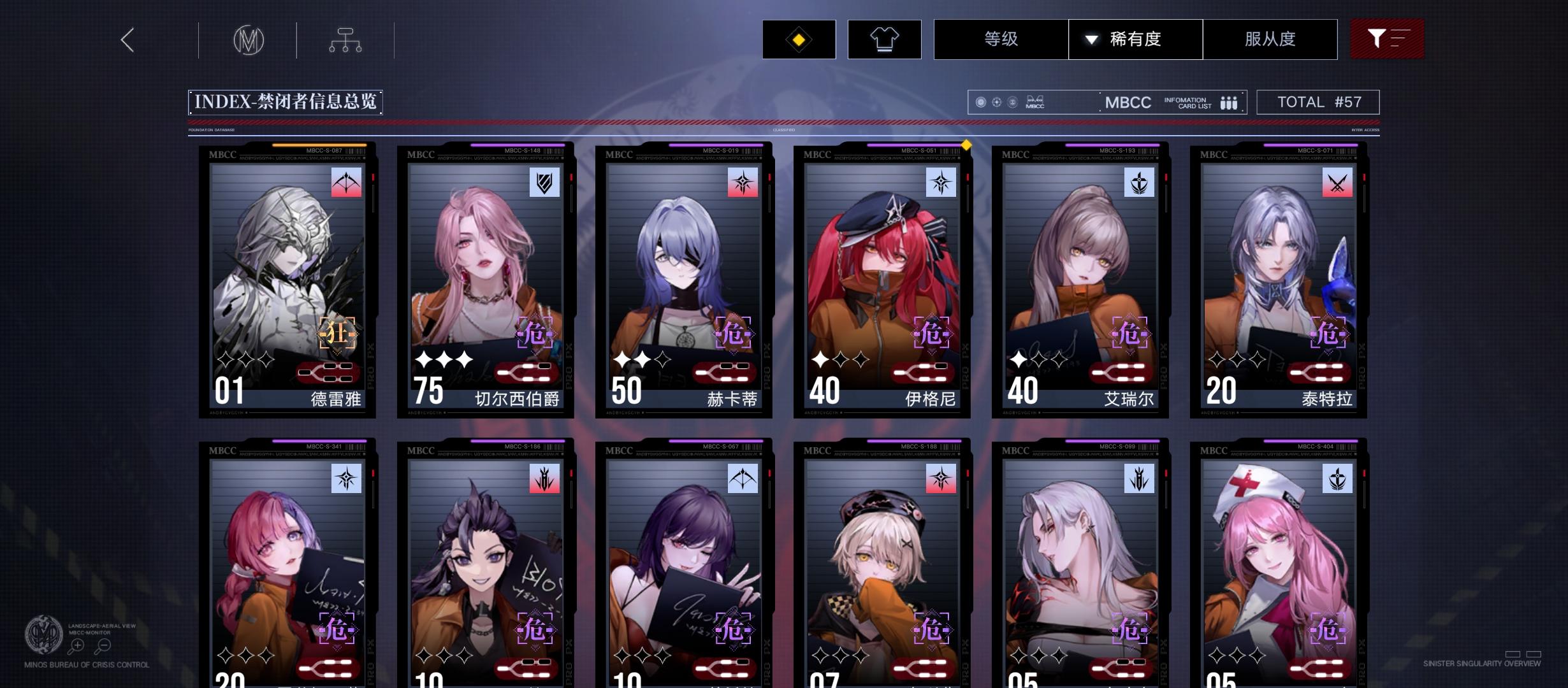
Task: Switch sorting to the 服从度 tab
Action: [x=1270, y=39]
